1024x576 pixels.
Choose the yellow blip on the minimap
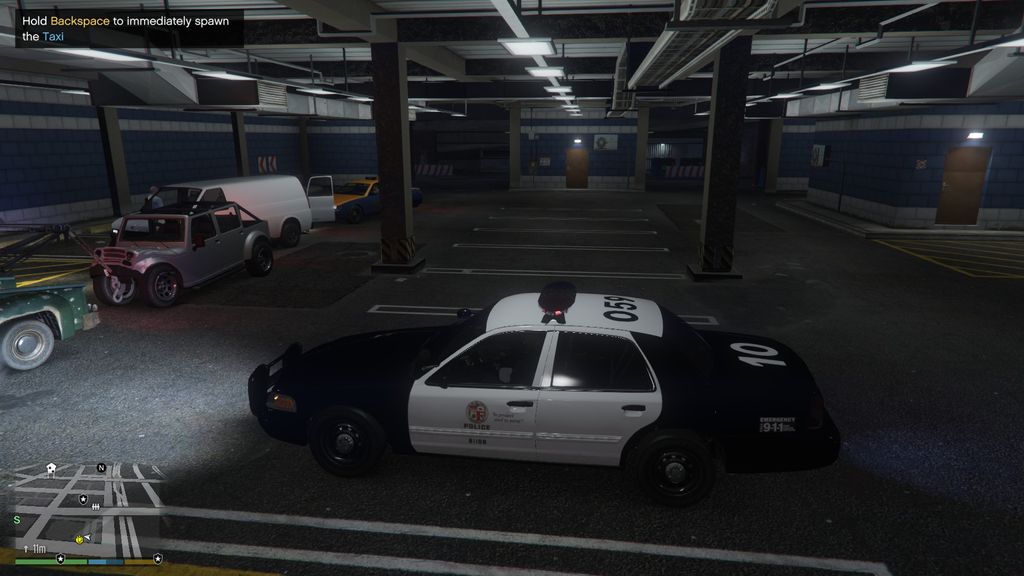(x=78, y=539)
